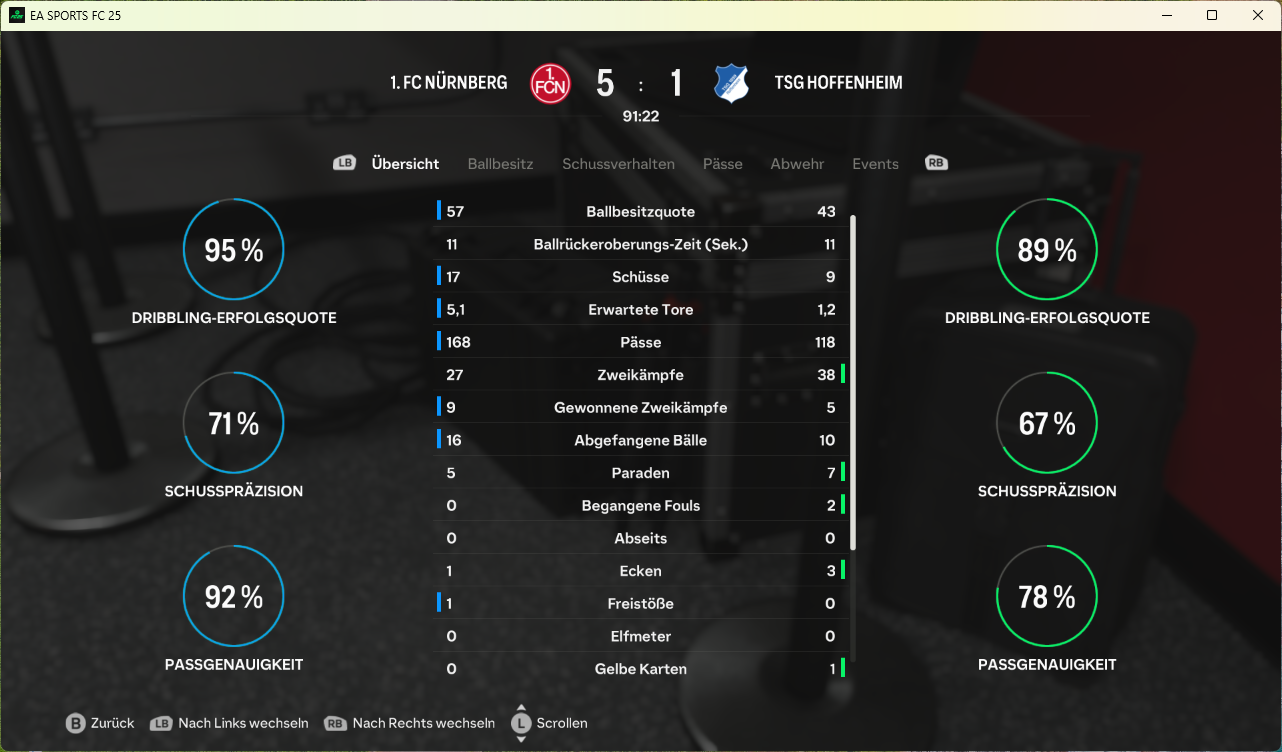Open the Events tab
The height and width of the screenshot is (752, 1282).
[875, 164]
